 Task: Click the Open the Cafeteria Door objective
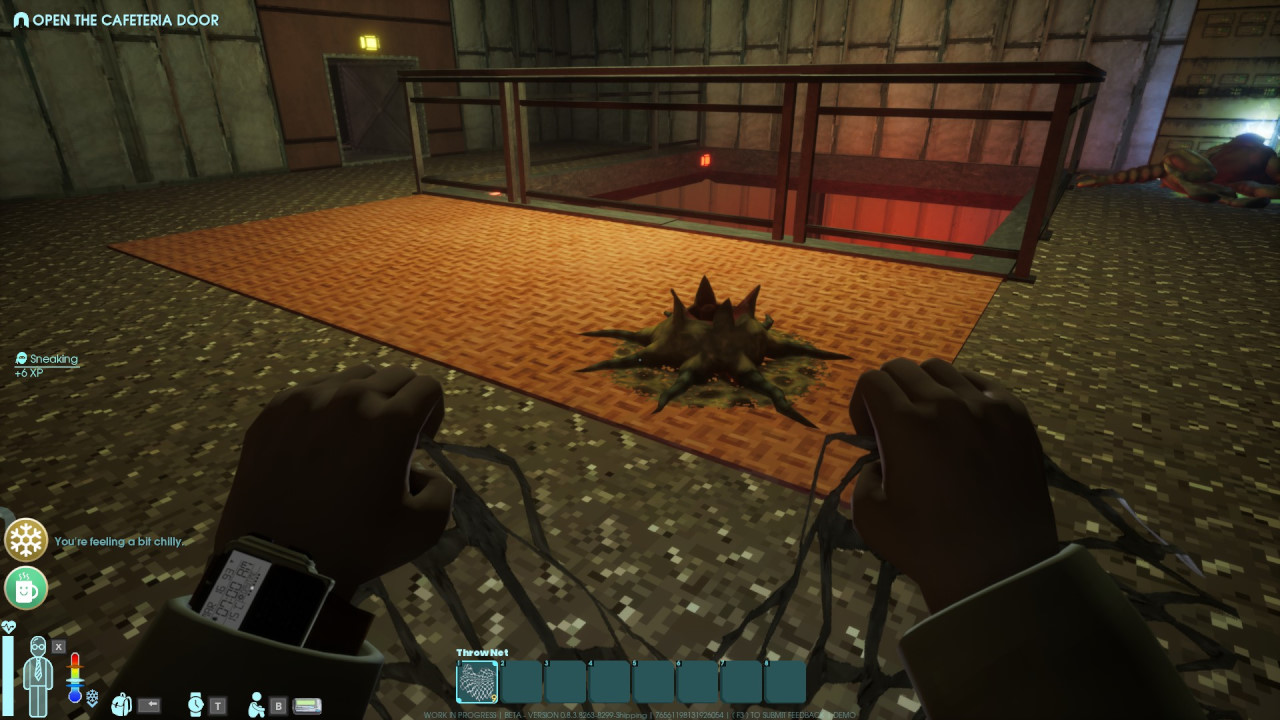(116, 20)
